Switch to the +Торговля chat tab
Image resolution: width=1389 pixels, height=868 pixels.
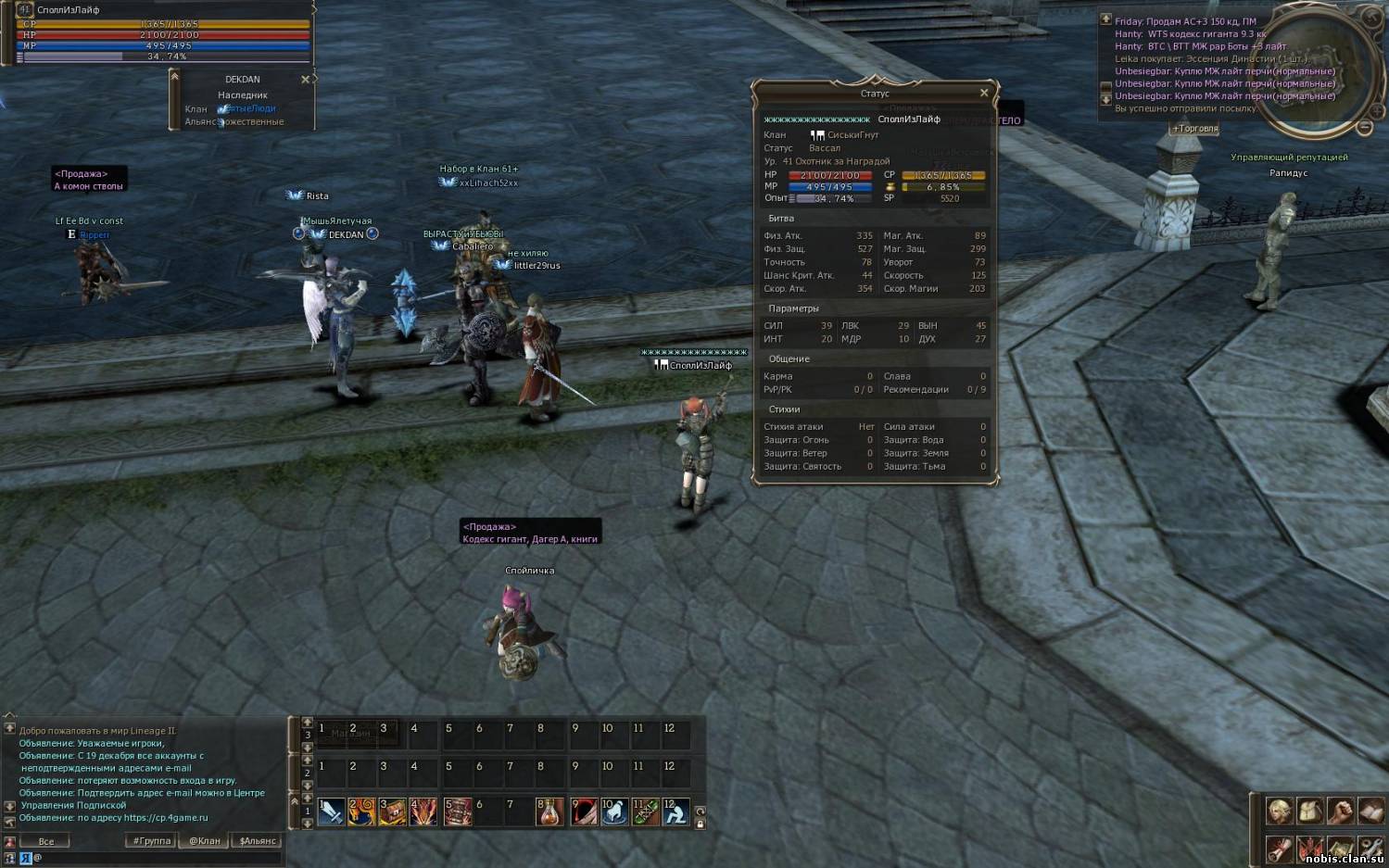1195,129
